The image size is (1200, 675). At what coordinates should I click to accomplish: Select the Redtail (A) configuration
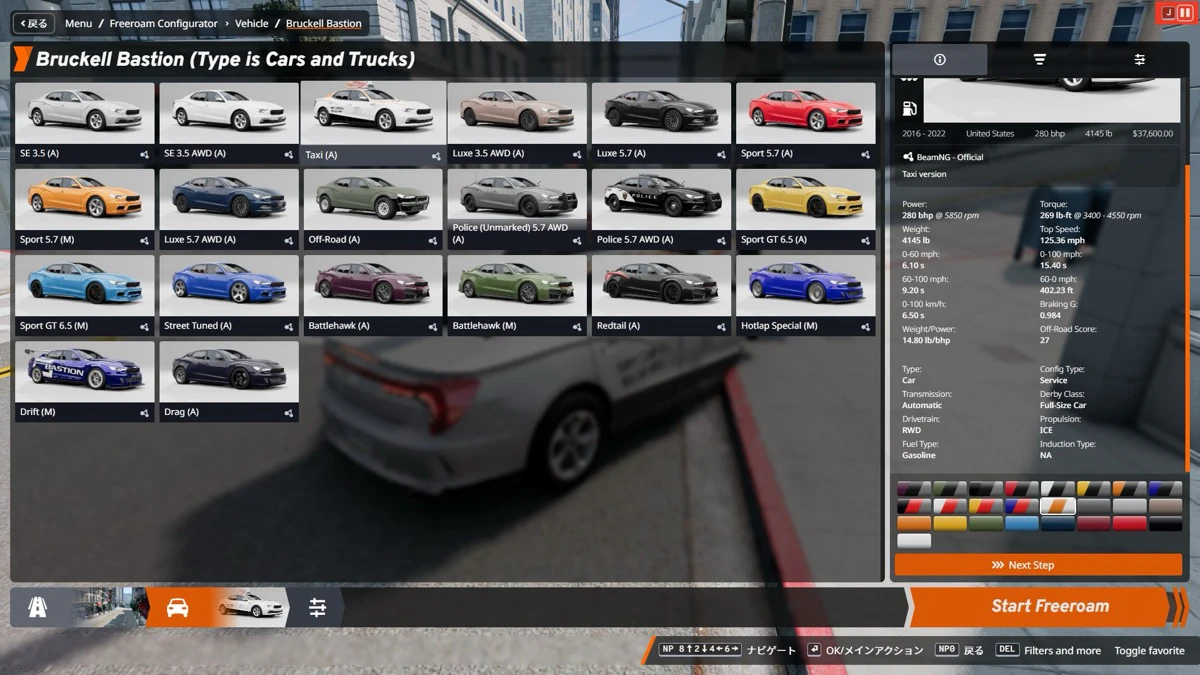point(661,294)
